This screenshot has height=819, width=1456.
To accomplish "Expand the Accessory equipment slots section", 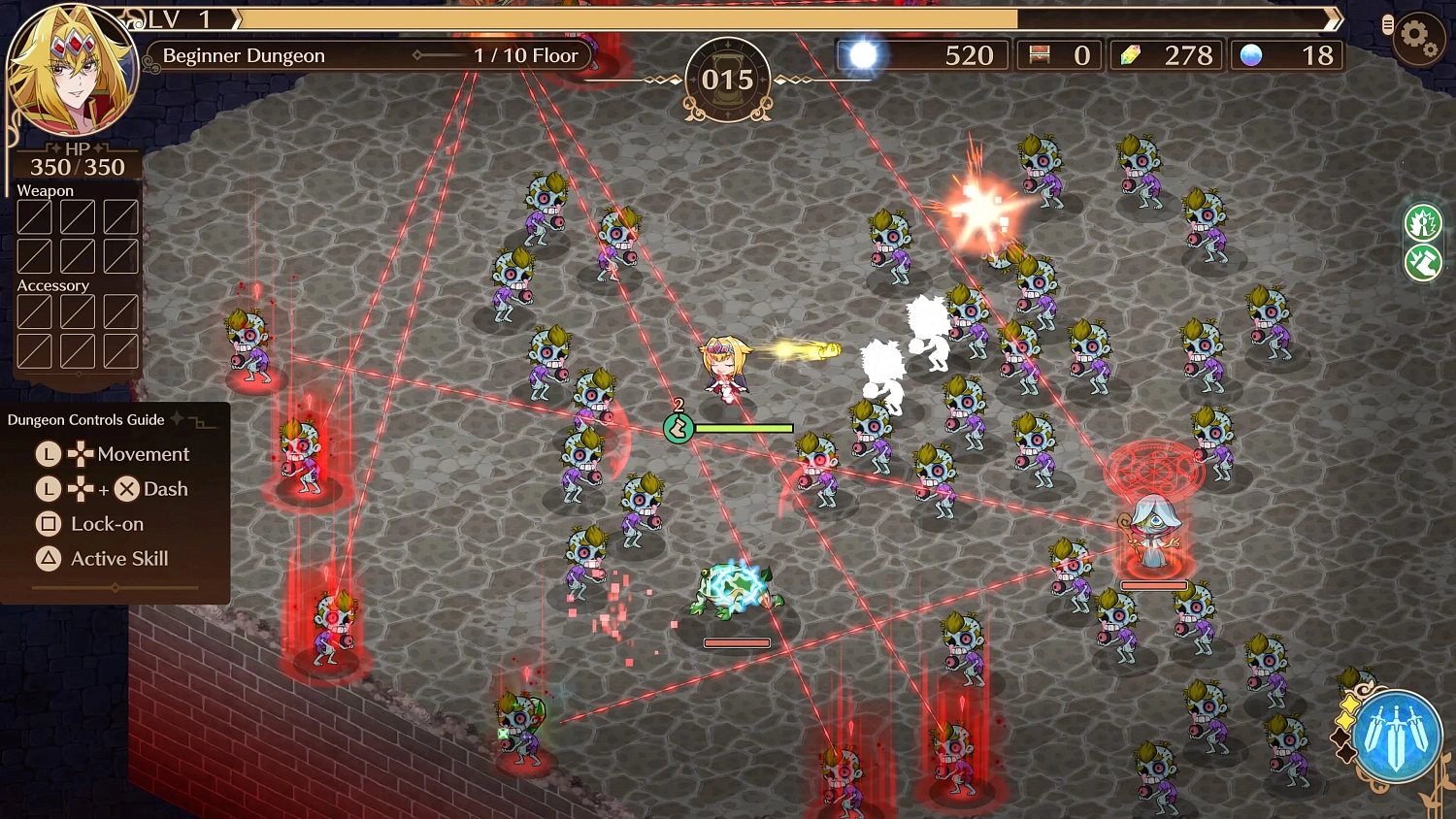I will (x=53, y=285).
